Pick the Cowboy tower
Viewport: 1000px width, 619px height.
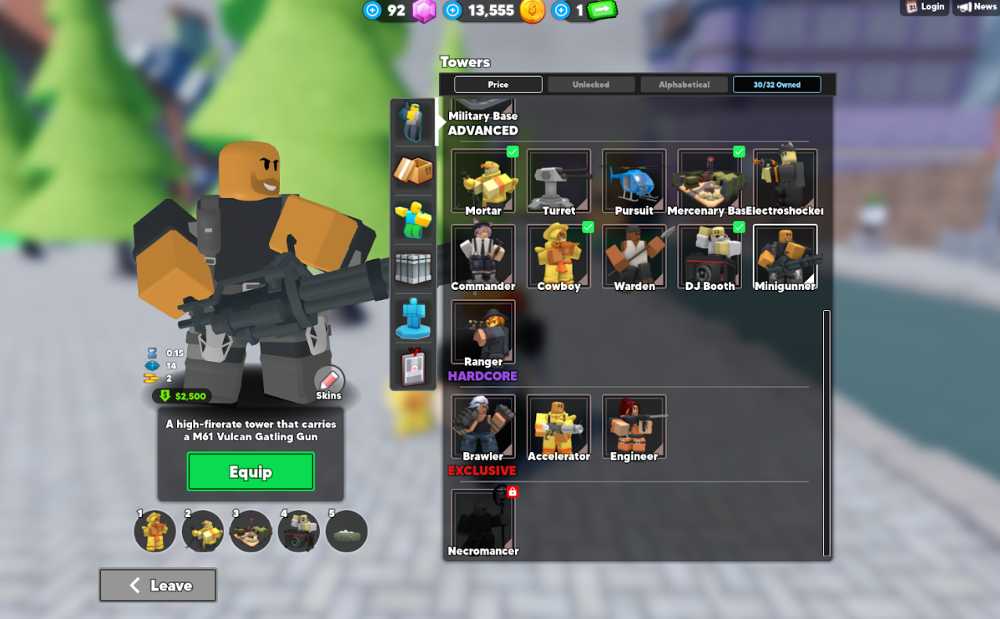559,255
